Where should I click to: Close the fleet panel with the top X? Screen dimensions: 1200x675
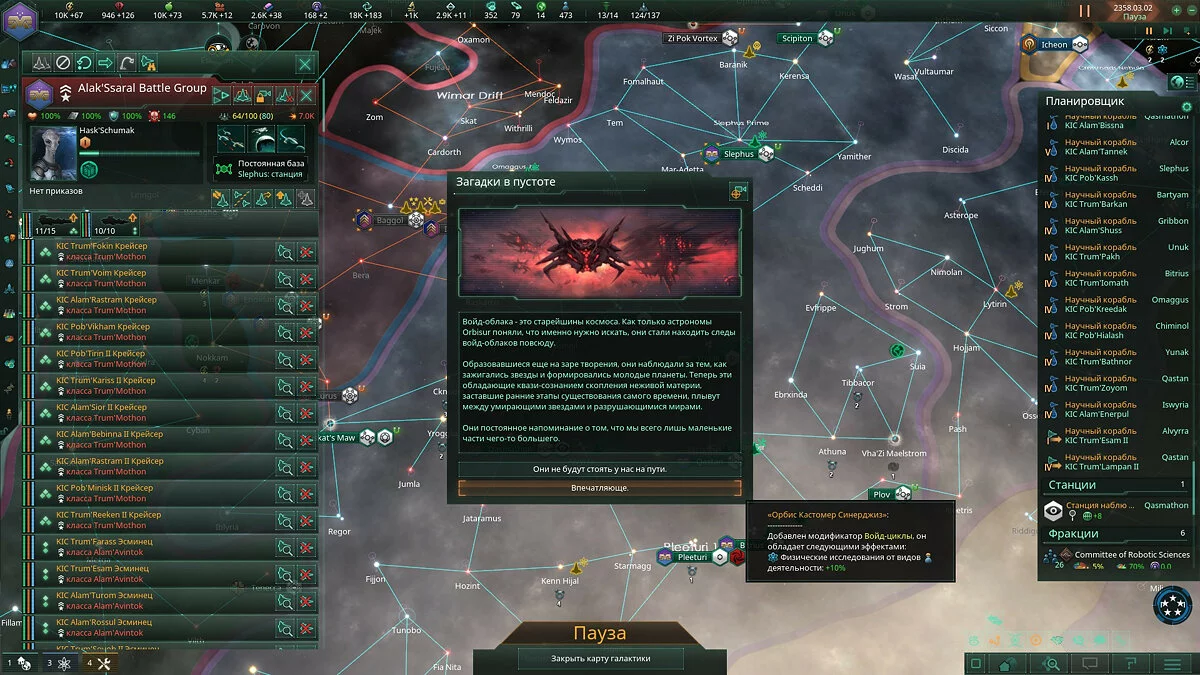[305, 63]
